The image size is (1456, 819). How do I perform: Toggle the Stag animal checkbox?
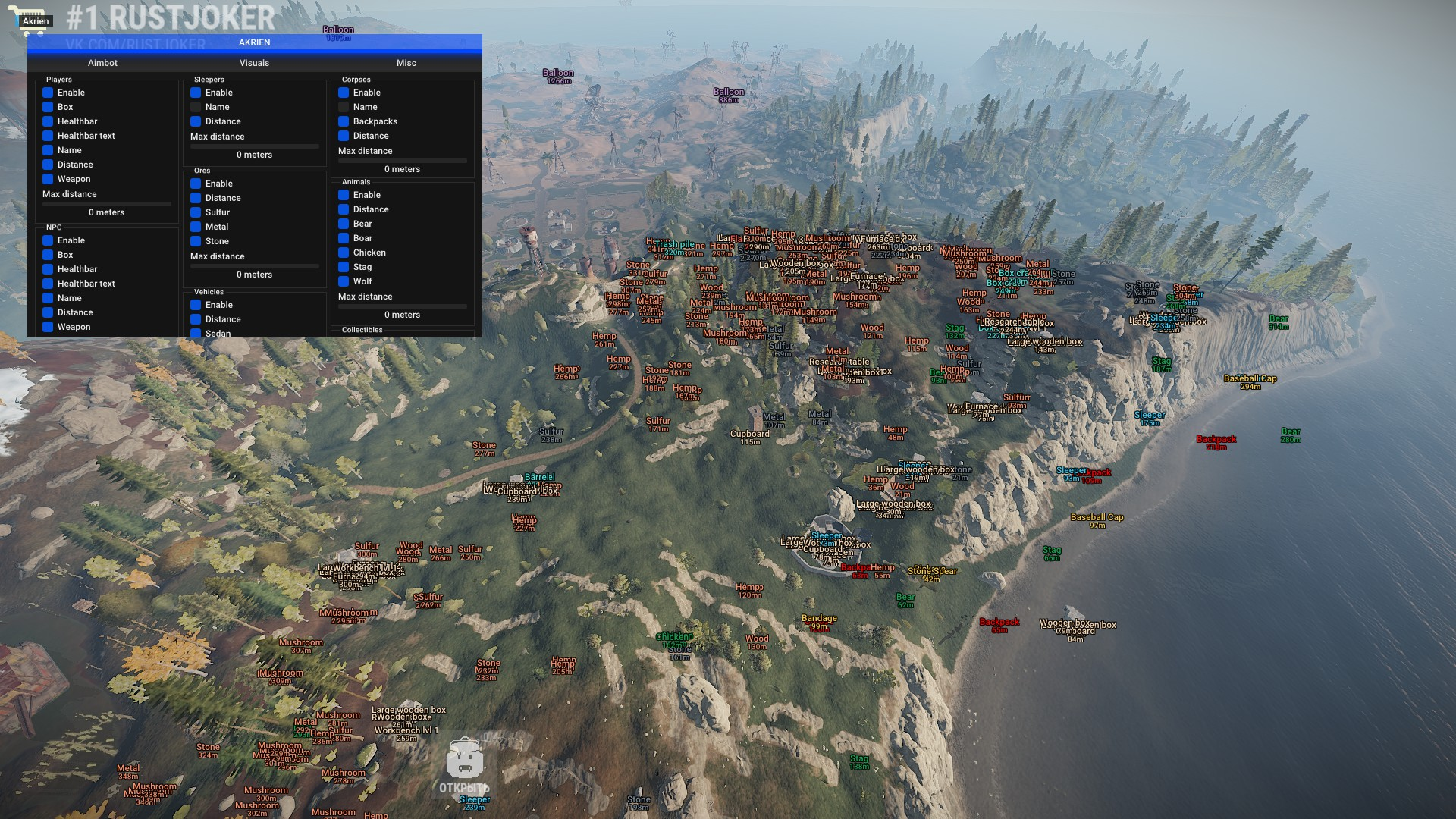[x=344, y=267]
